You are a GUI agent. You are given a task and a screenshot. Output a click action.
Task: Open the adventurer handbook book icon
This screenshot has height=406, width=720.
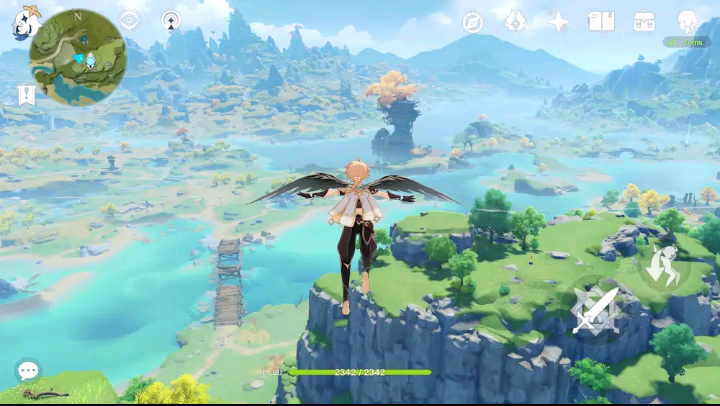[x=601, y=22]
